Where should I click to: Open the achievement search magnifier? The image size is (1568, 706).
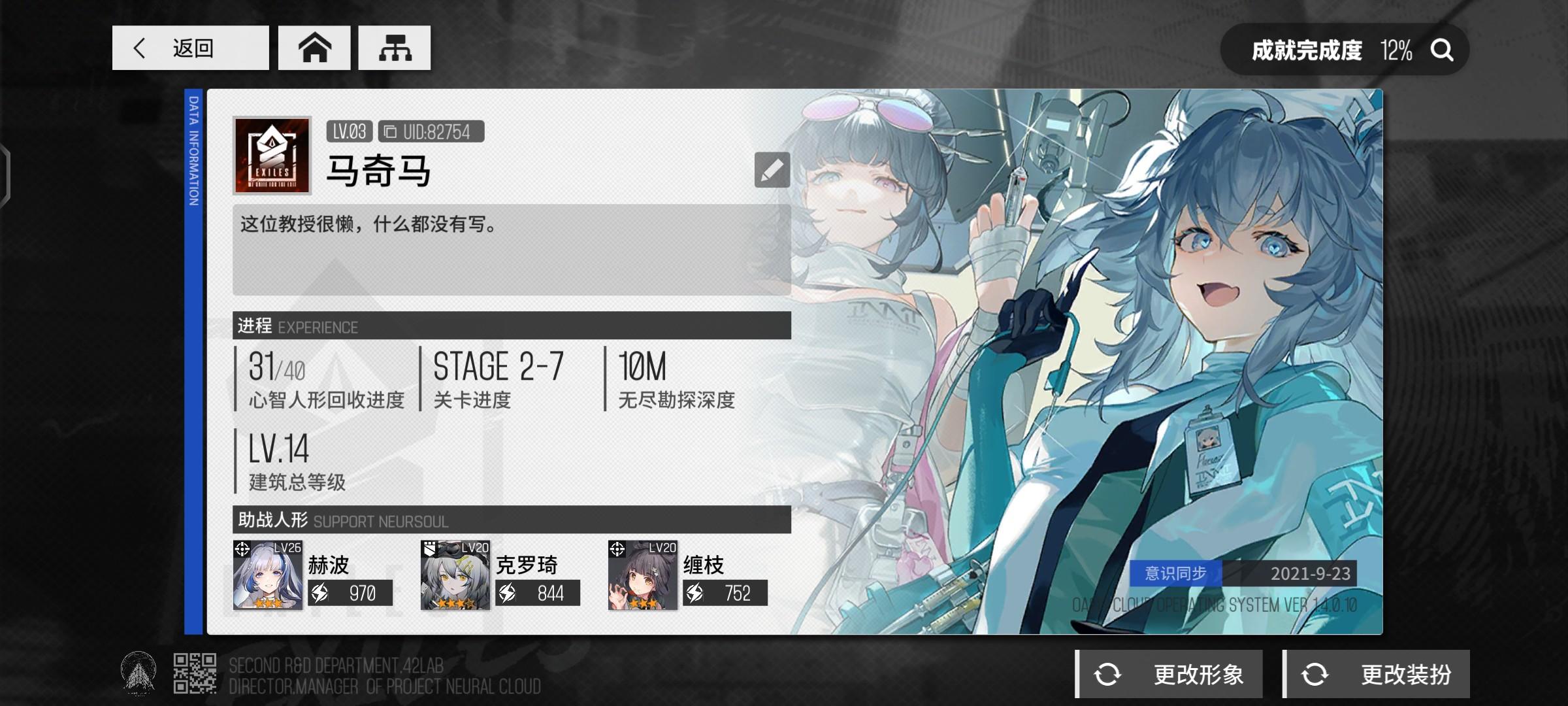(1442, 49)
